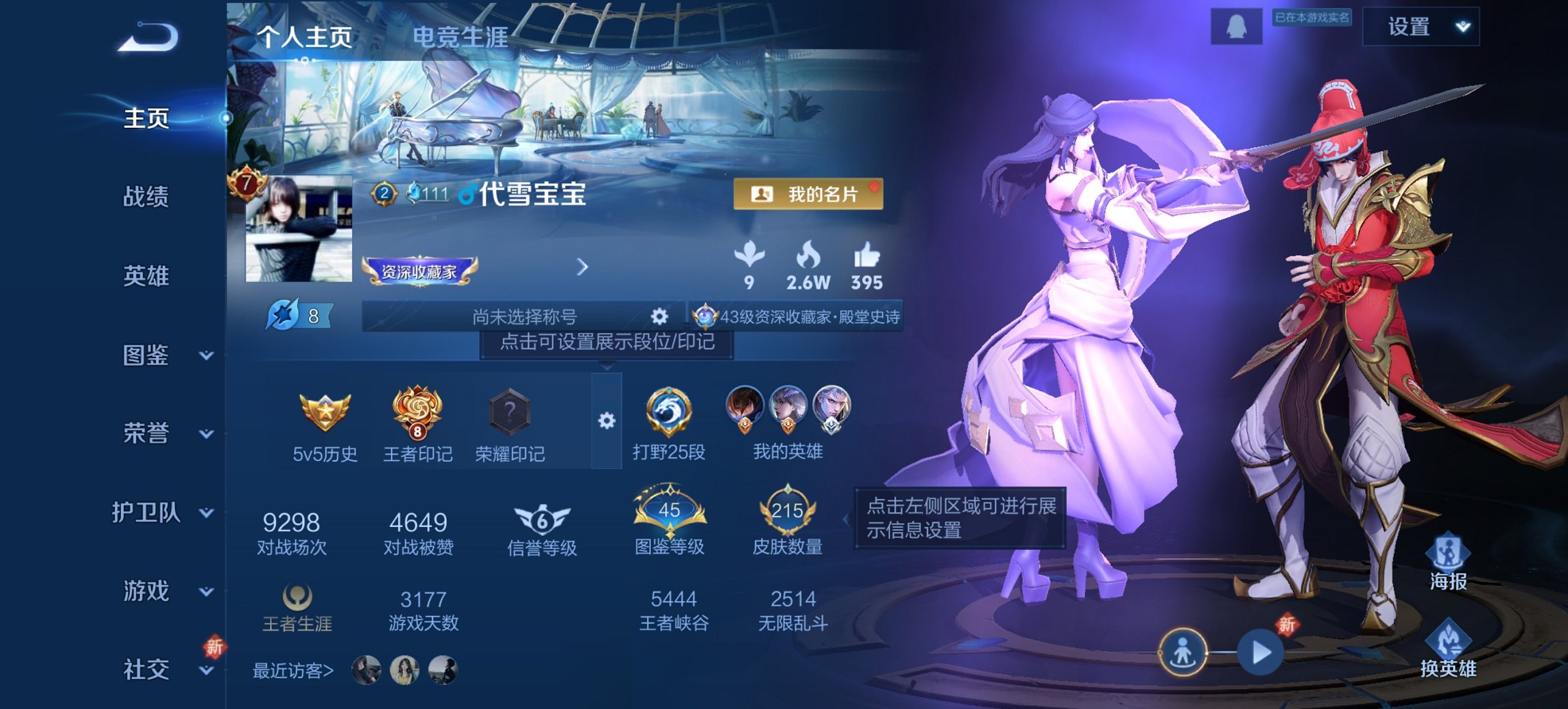
Task: Click the gear beside 荣耀印记
Action: [x=606, y=421]
